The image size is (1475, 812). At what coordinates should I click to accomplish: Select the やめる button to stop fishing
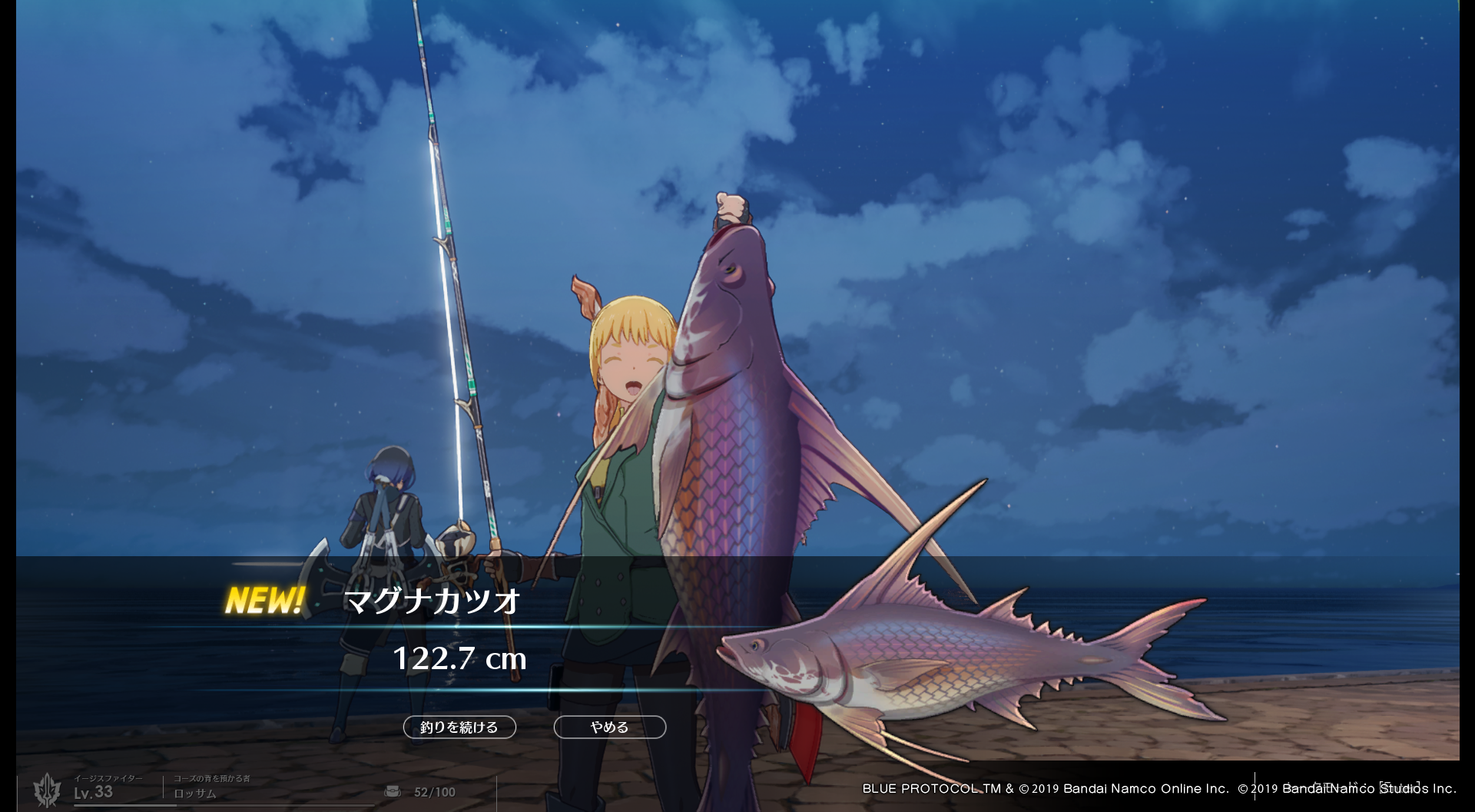pos(609,727)
